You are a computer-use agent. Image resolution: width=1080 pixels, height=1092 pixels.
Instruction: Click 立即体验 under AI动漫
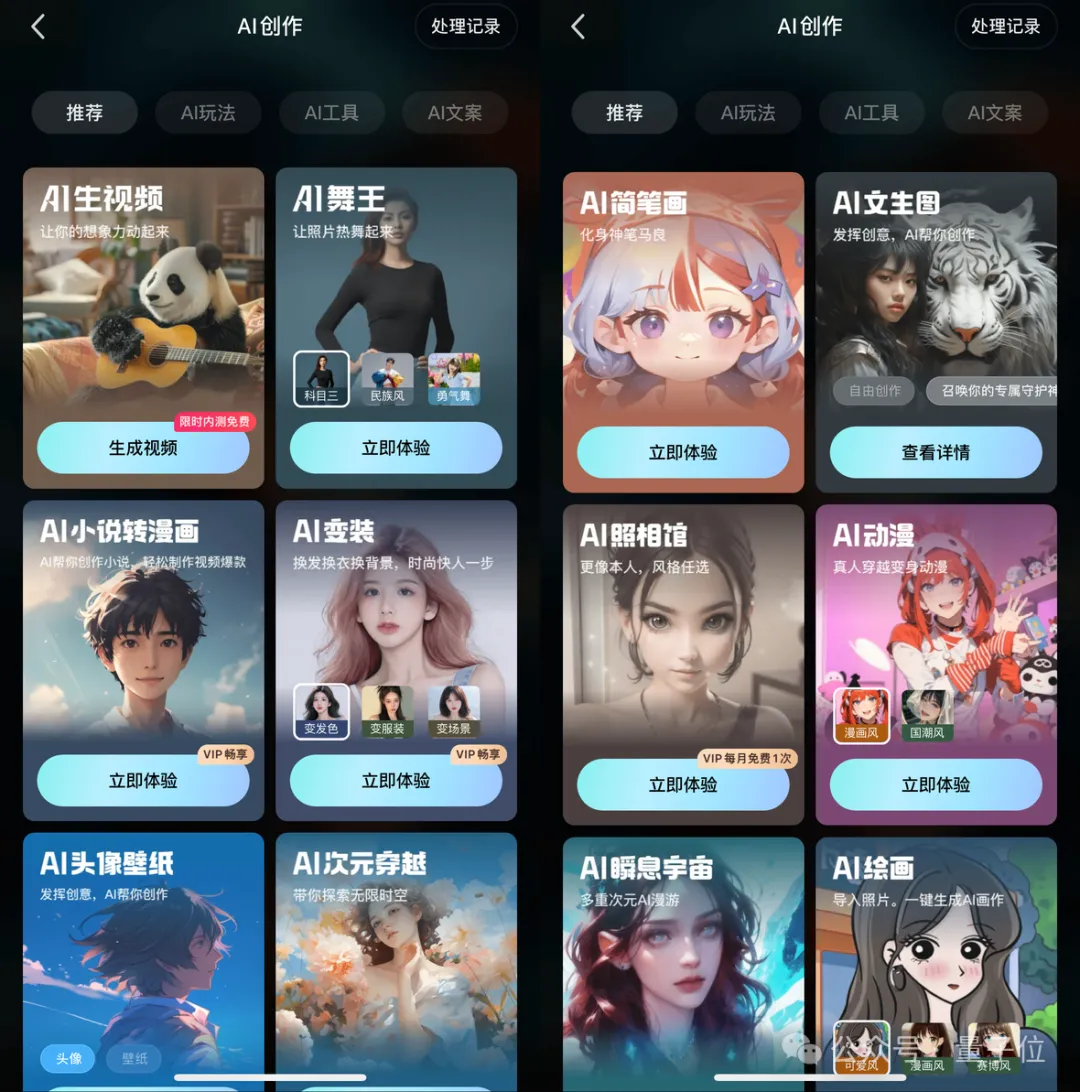click(936, 785)
